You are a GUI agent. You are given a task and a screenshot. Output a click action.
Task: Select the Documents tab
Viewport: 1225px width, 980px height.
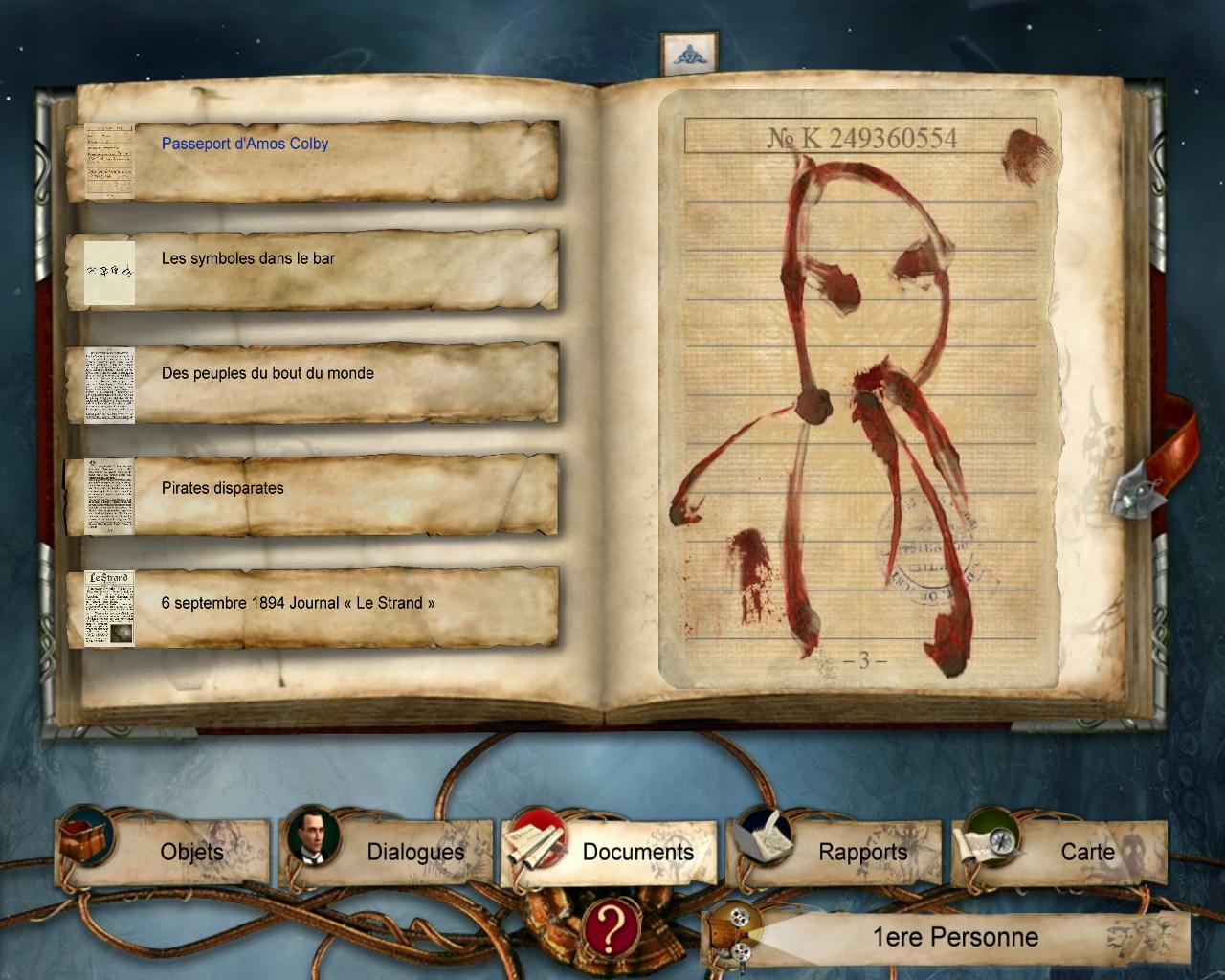(x=610, y=851)
